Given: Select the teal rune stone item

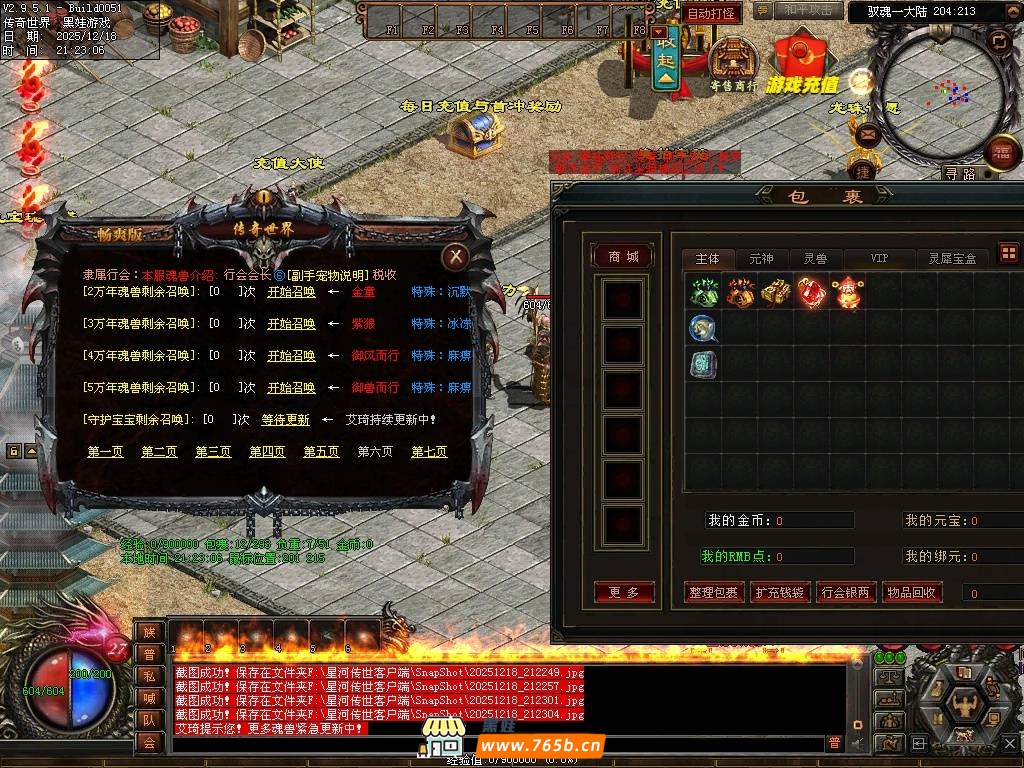Looking at the screenshot, I should pyautogui.click(x=704, y=364).
